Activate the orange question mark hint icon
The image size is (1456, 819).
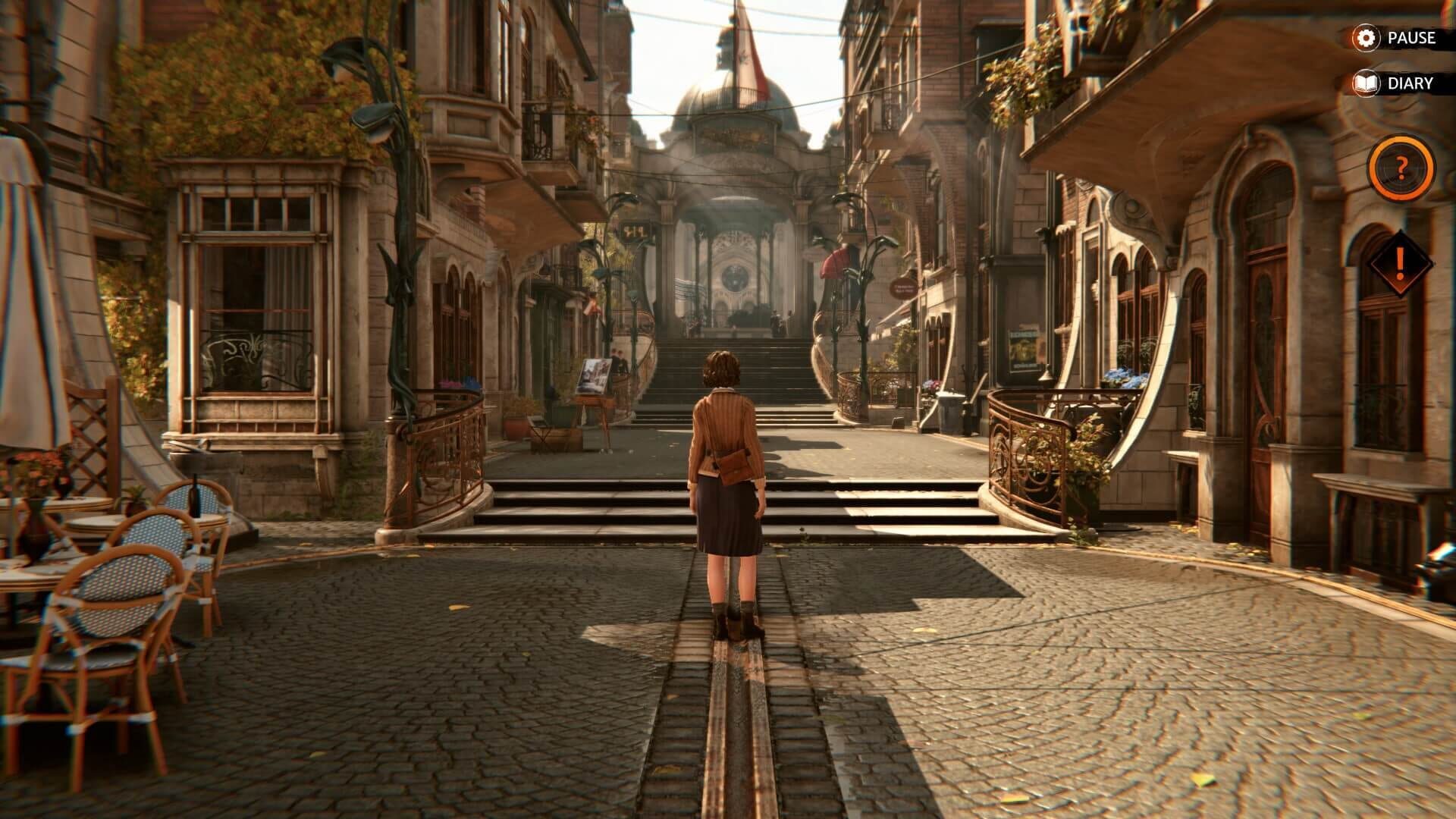(1402, 168)
